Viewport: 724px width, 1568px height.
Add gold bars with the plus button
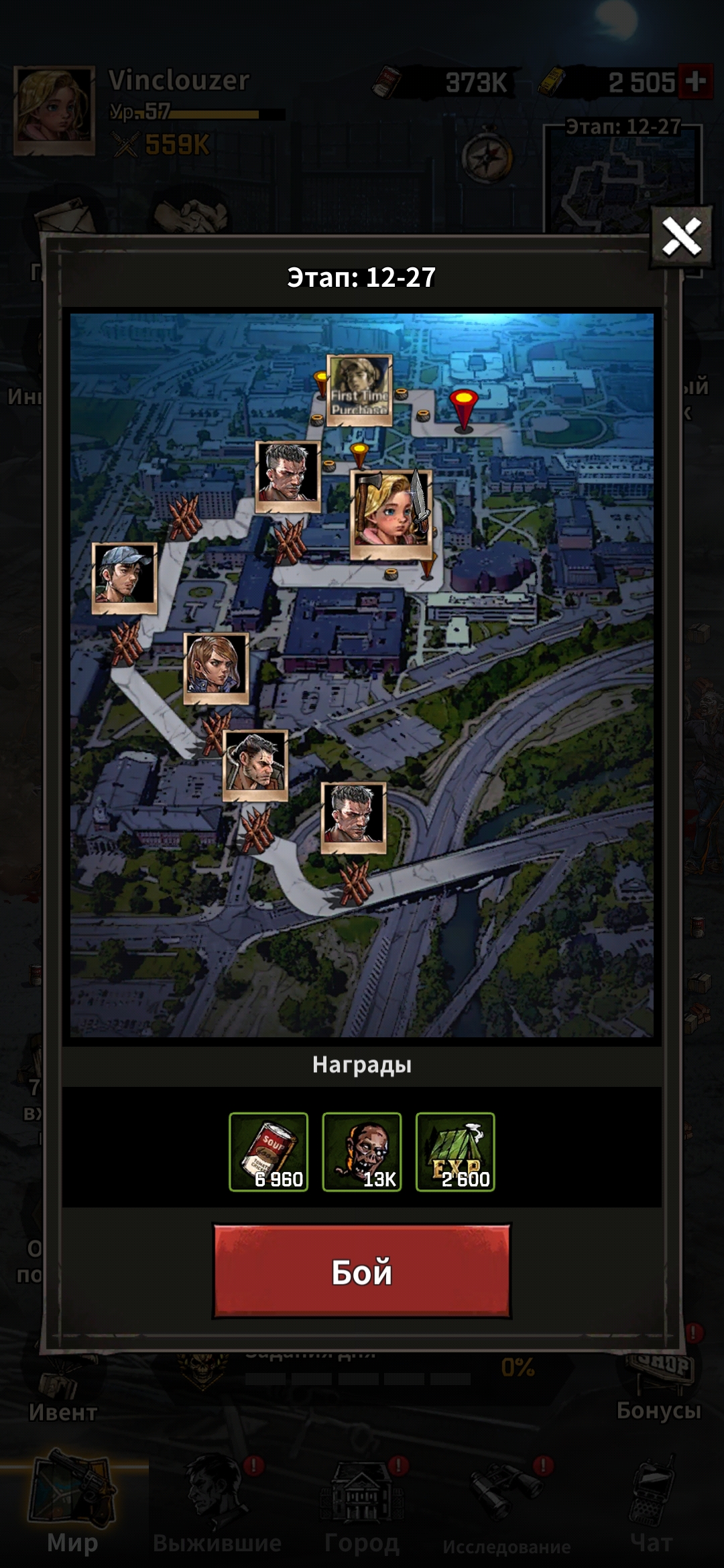pos(695,82)
